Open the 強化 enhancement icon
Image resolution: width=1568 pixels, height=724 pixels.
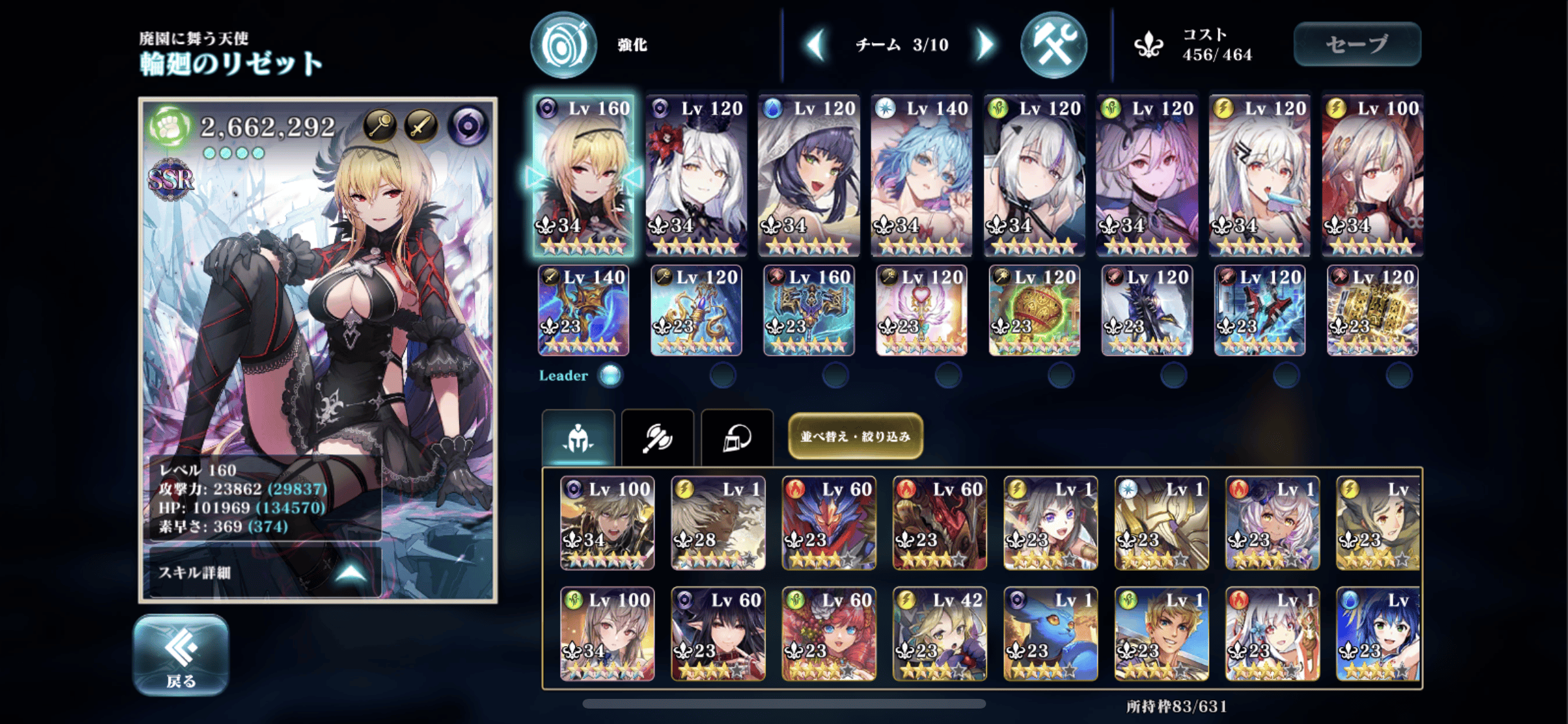(563, 45)
